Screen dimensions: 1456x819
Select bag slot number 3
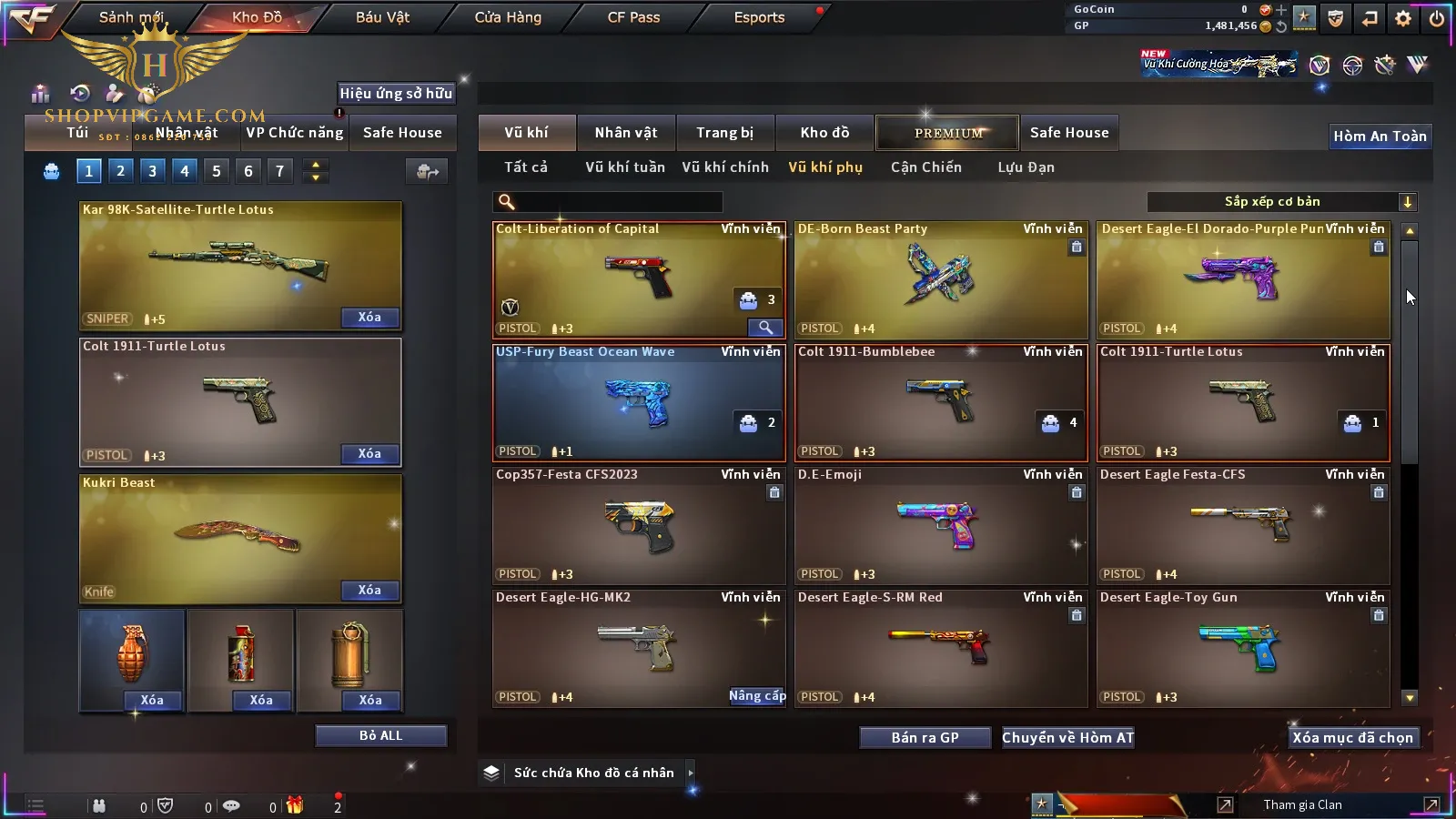point(152,171)
